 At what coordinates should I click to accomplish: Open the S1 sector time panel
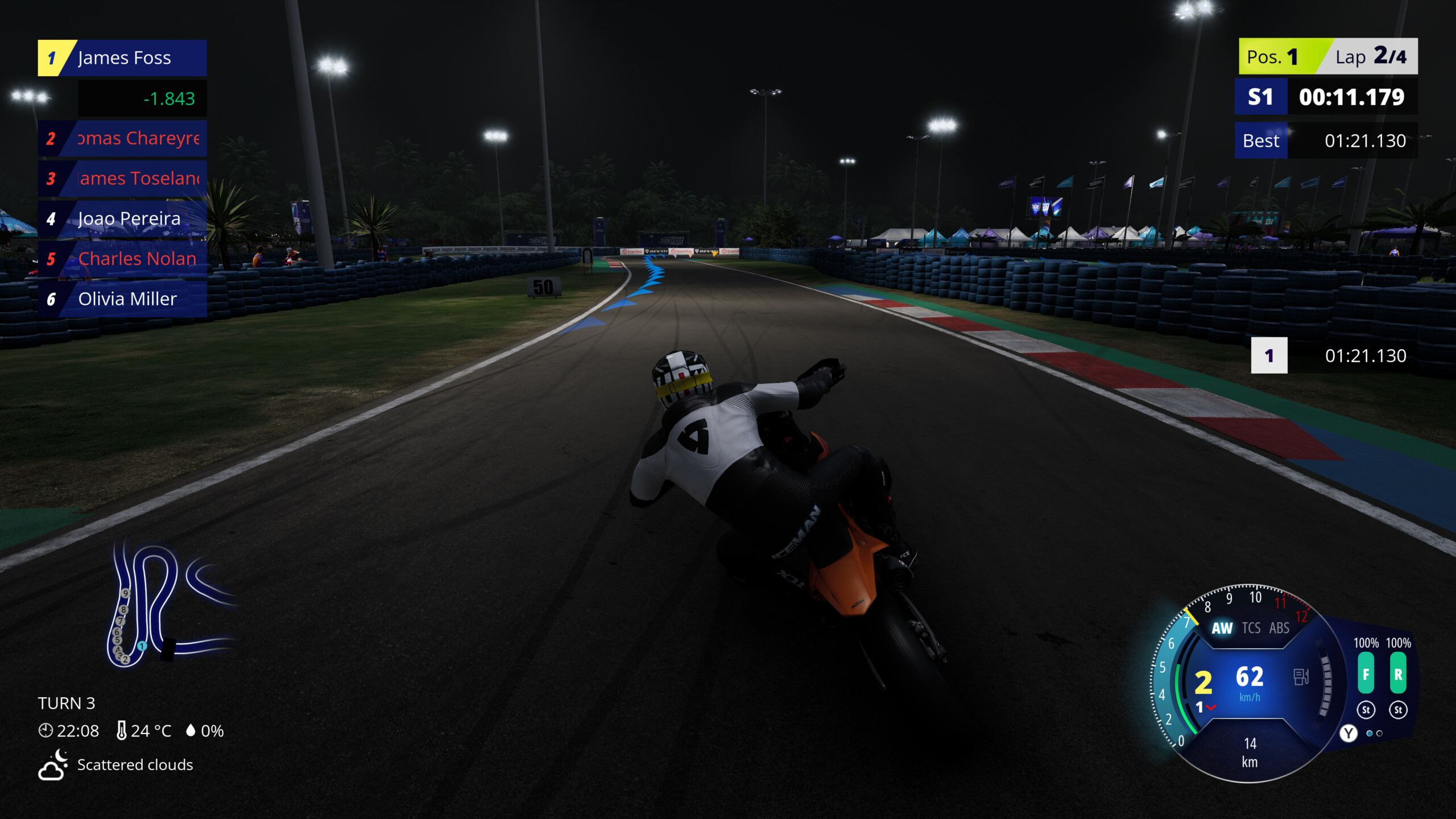[1325, 97]
